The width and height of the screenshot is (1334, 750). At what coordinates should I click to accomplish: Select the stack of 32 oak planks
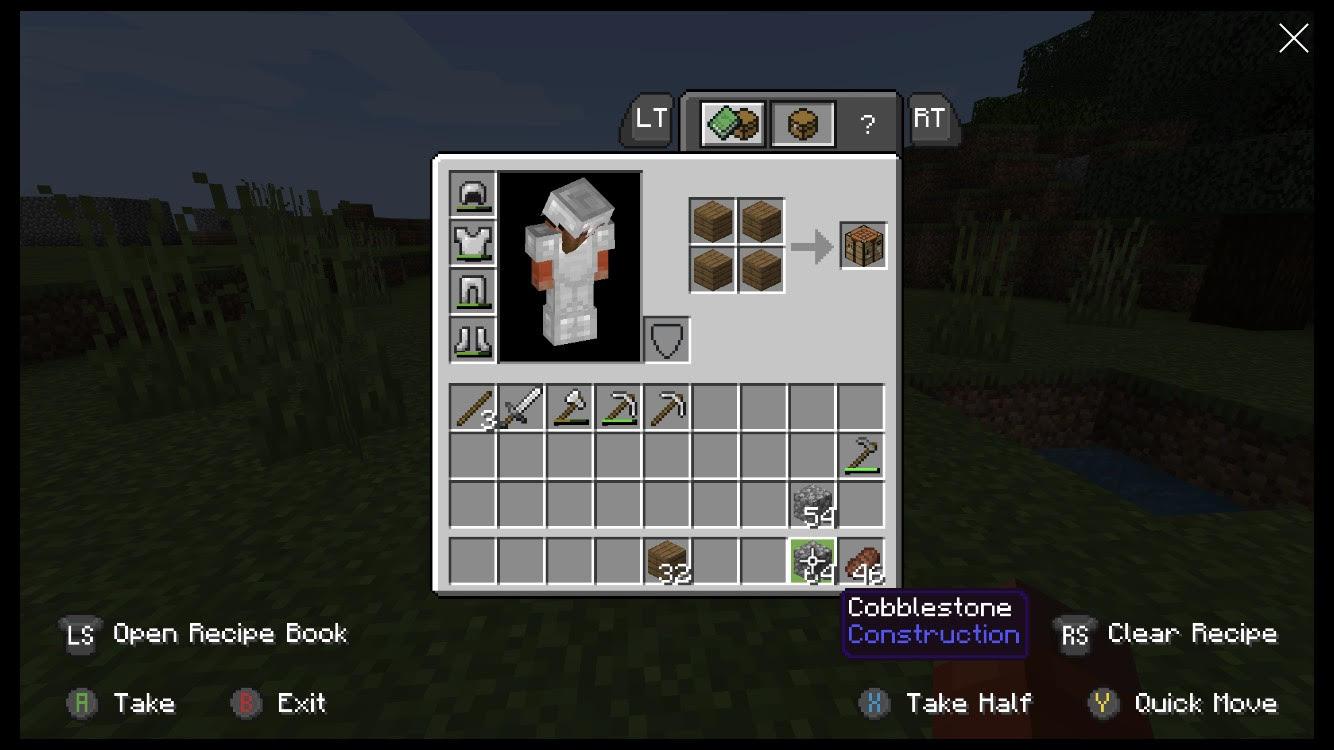[x=666, y=560]
